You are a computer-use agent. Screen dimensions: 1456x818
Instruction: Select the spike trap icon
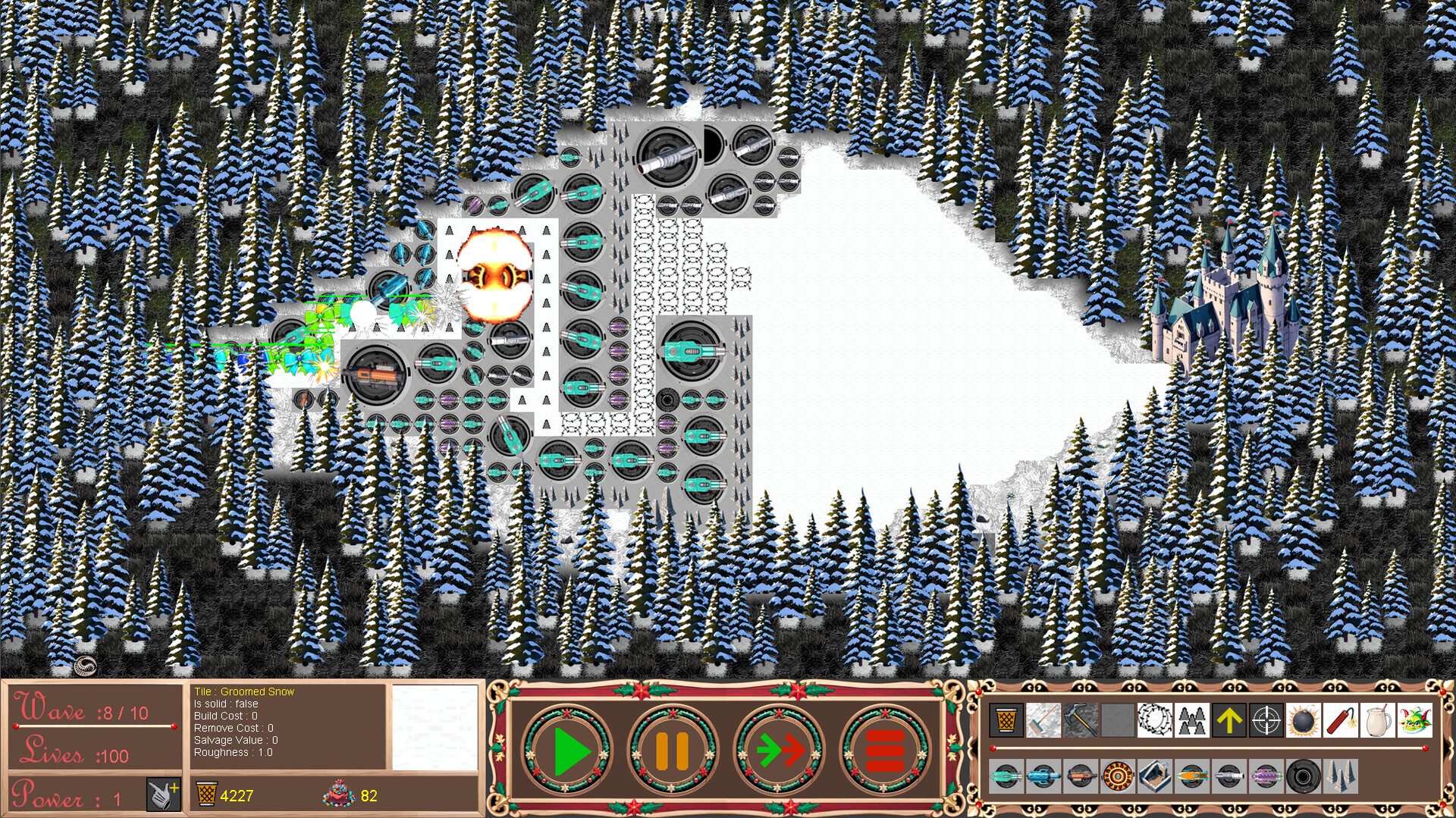tap(1340, 779)
